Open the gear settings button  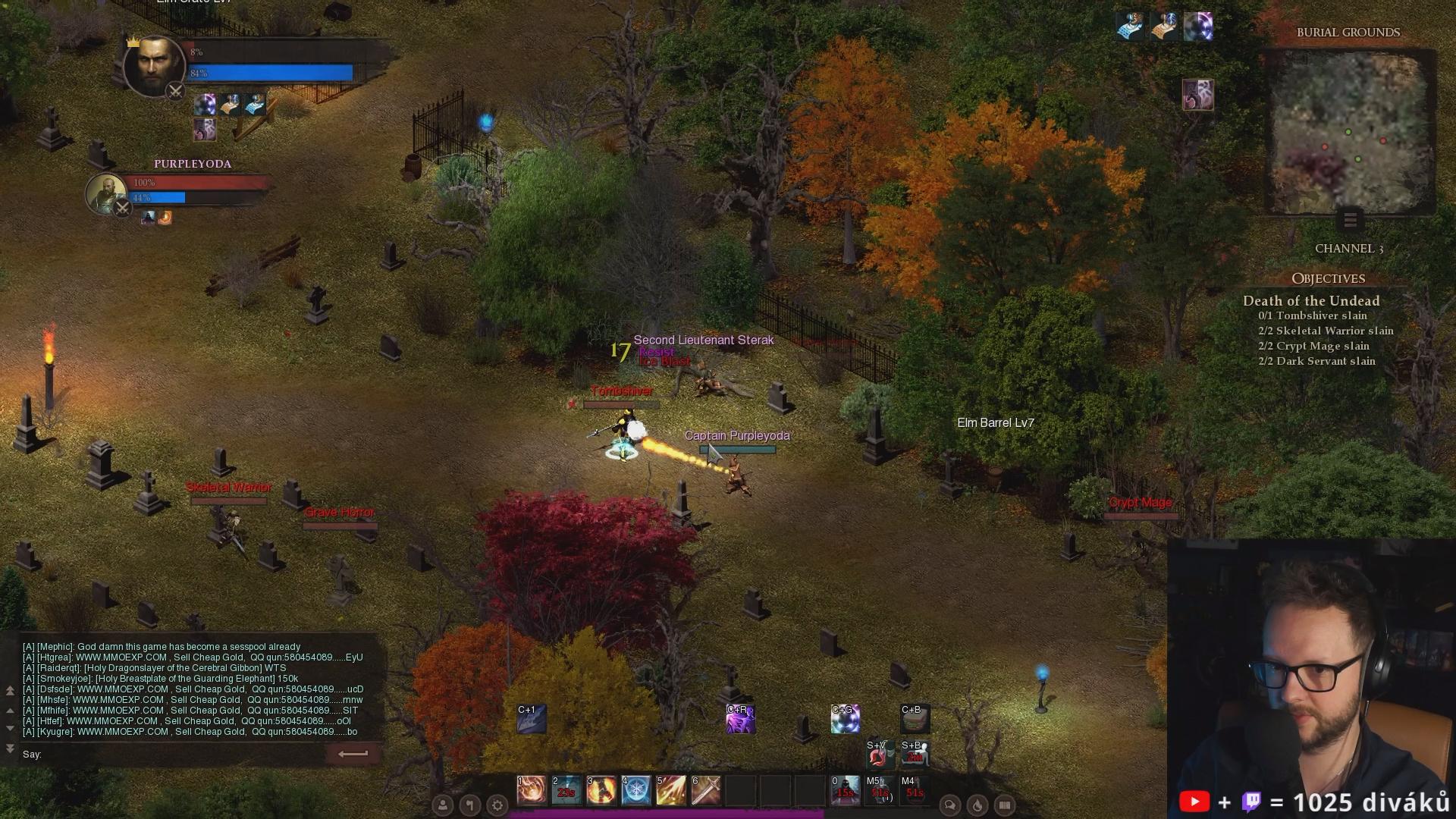point(497,805)
